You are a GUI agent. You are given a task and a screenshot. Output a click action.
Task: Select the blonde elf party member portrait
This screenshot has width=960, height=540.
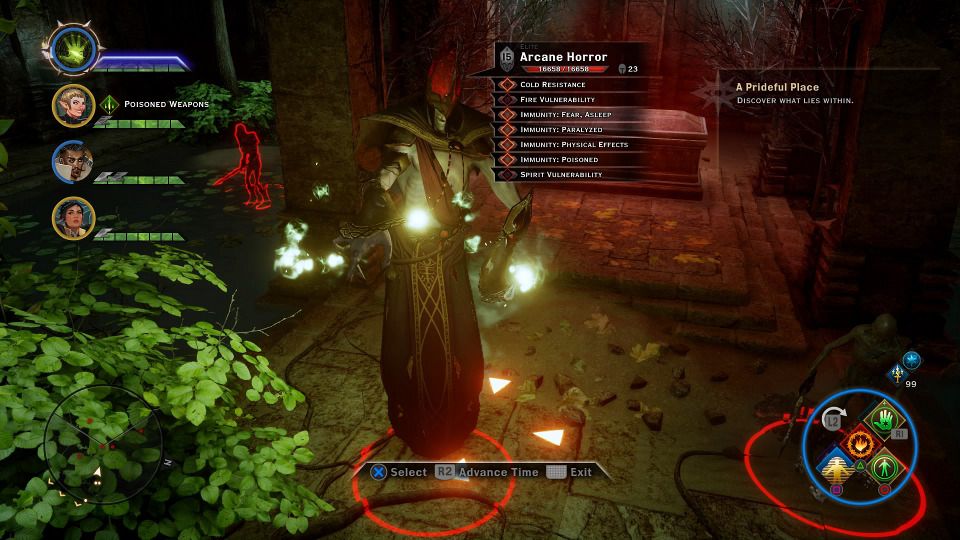pos(74,105)
